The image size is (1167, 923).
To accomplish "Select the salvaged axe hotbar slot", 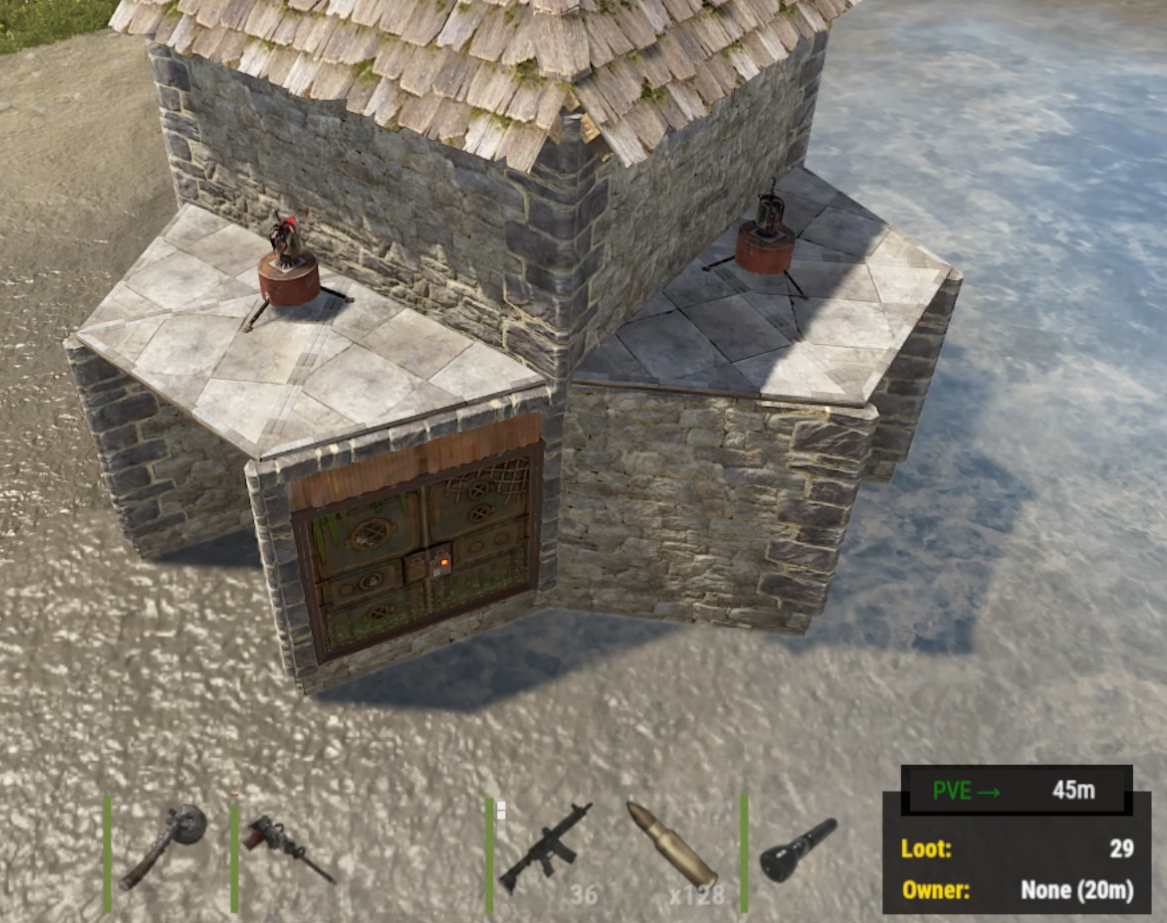I will pos(164,848).
